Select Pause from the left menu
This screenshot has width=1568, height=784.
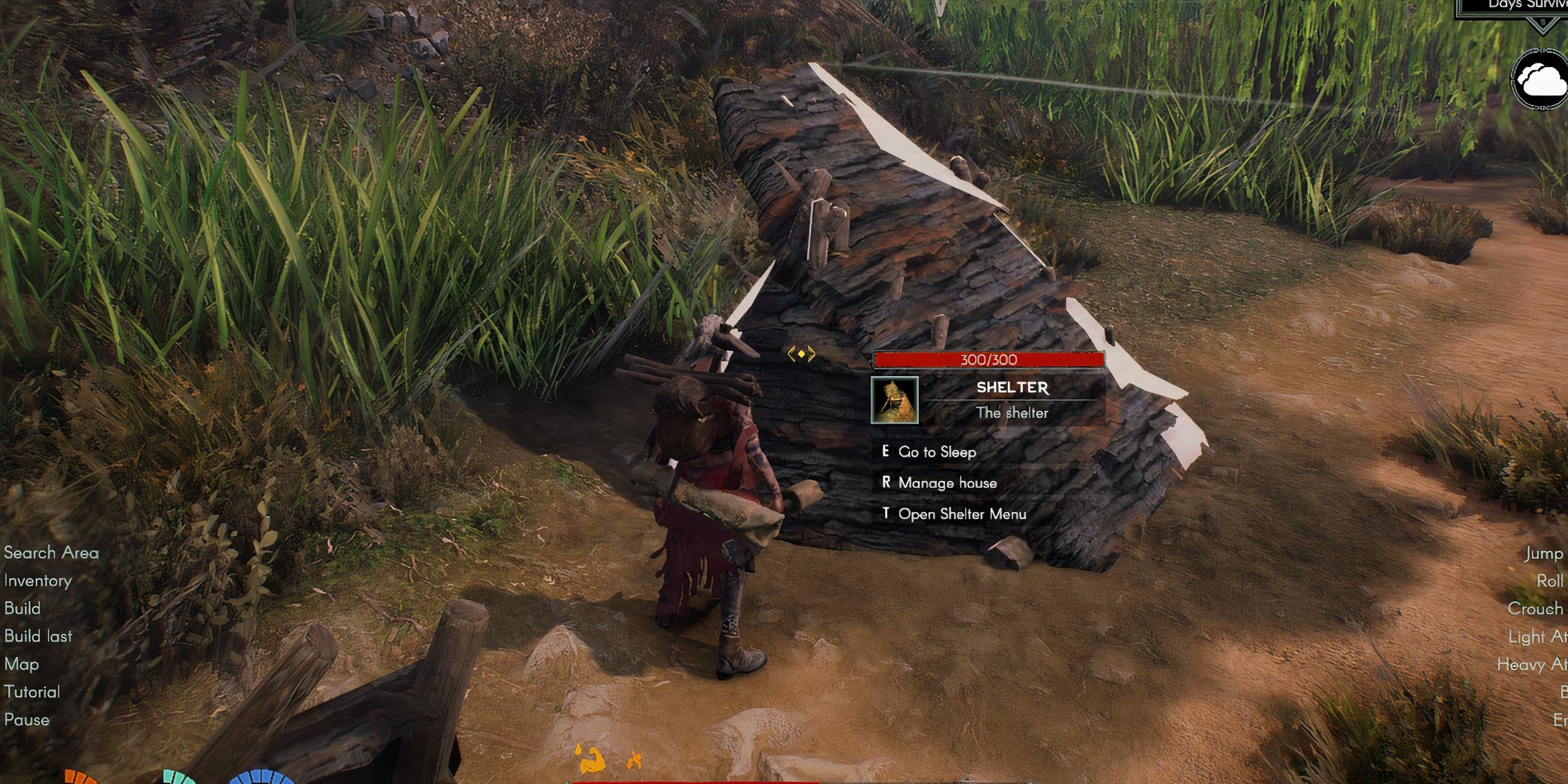[x=27, y=719]
